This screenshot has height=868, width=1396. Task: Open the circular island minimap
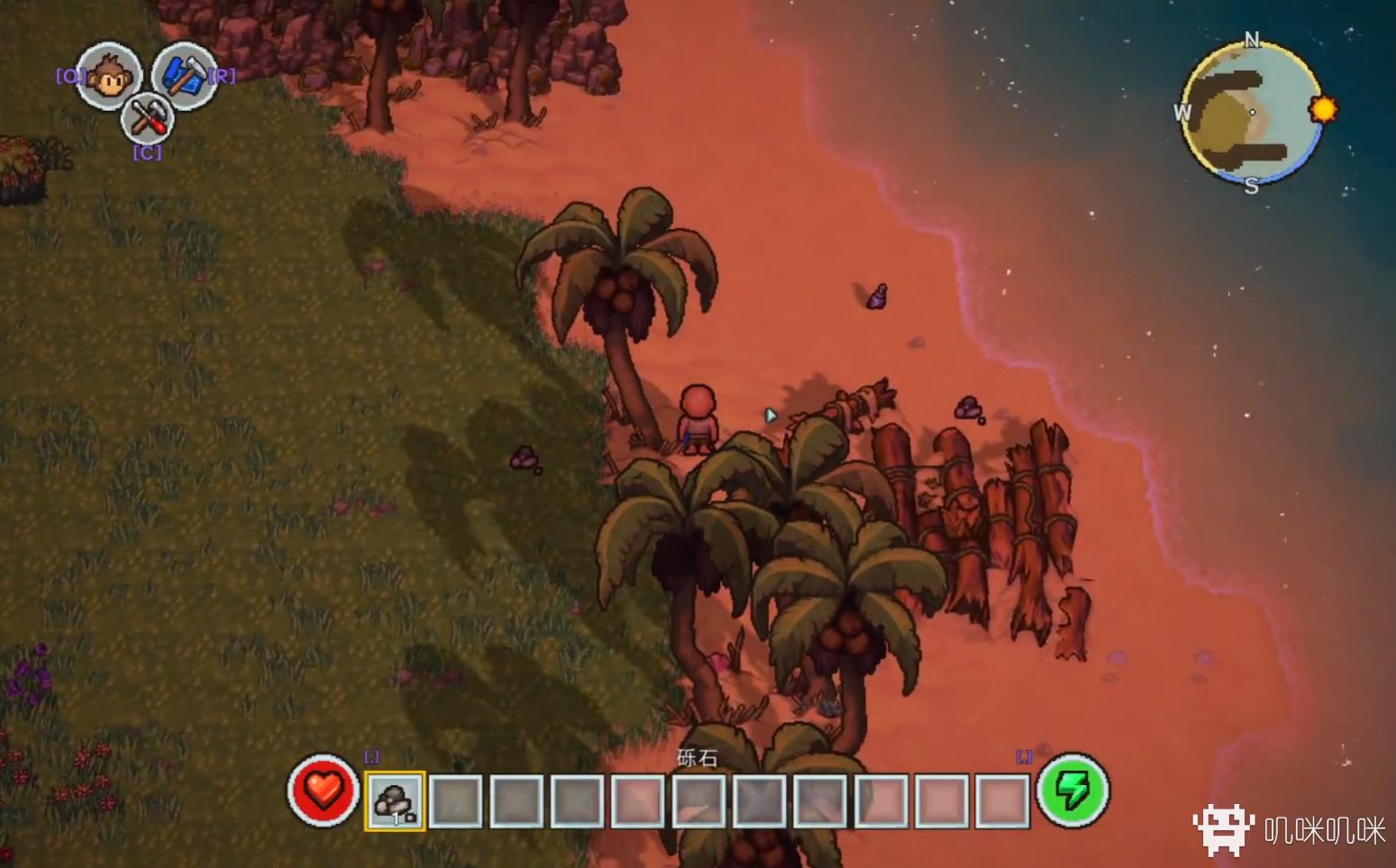tap(1251, 113)
